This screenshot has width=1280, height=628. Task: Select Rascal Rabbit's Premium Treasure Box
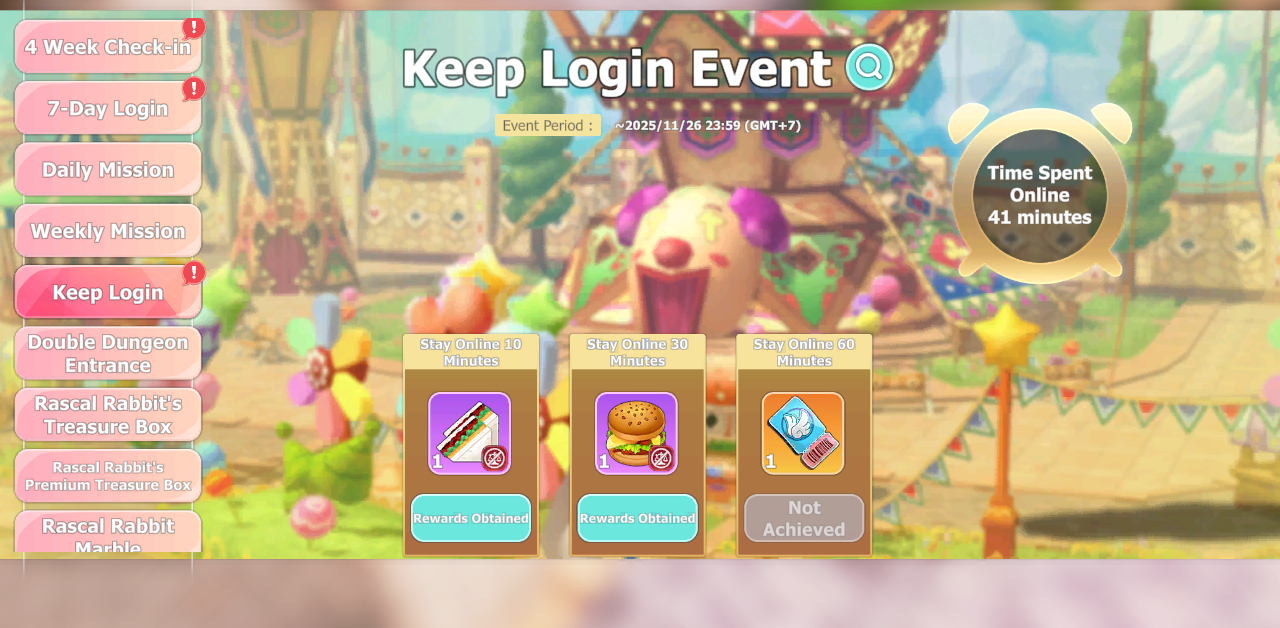point(107,476)
